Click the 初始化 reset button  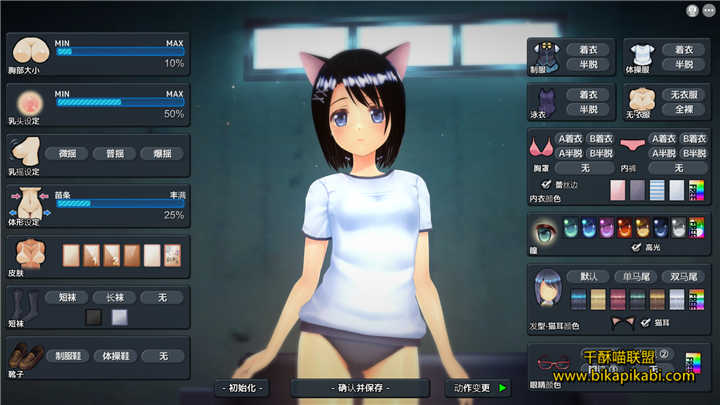(245, 387)
